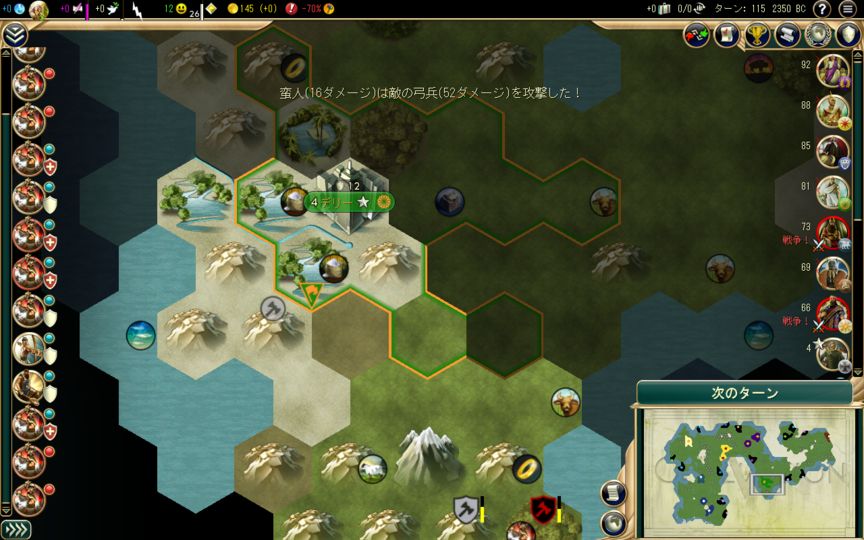The image size is (864, 540).
Task: Open the main menu (three lines)
Action: coord(848,10)
